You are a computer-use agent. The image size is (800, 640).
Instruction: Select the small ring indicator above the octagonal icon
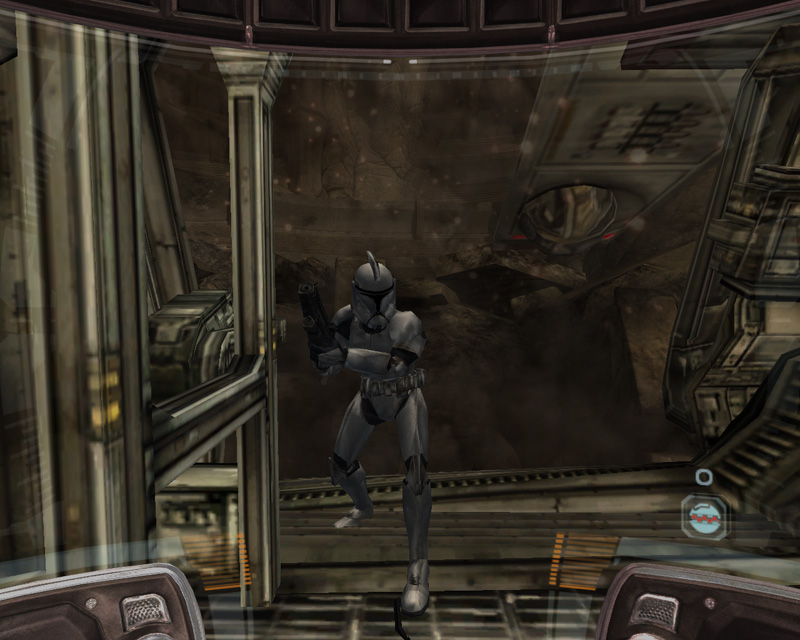click(x=704, y=477)
